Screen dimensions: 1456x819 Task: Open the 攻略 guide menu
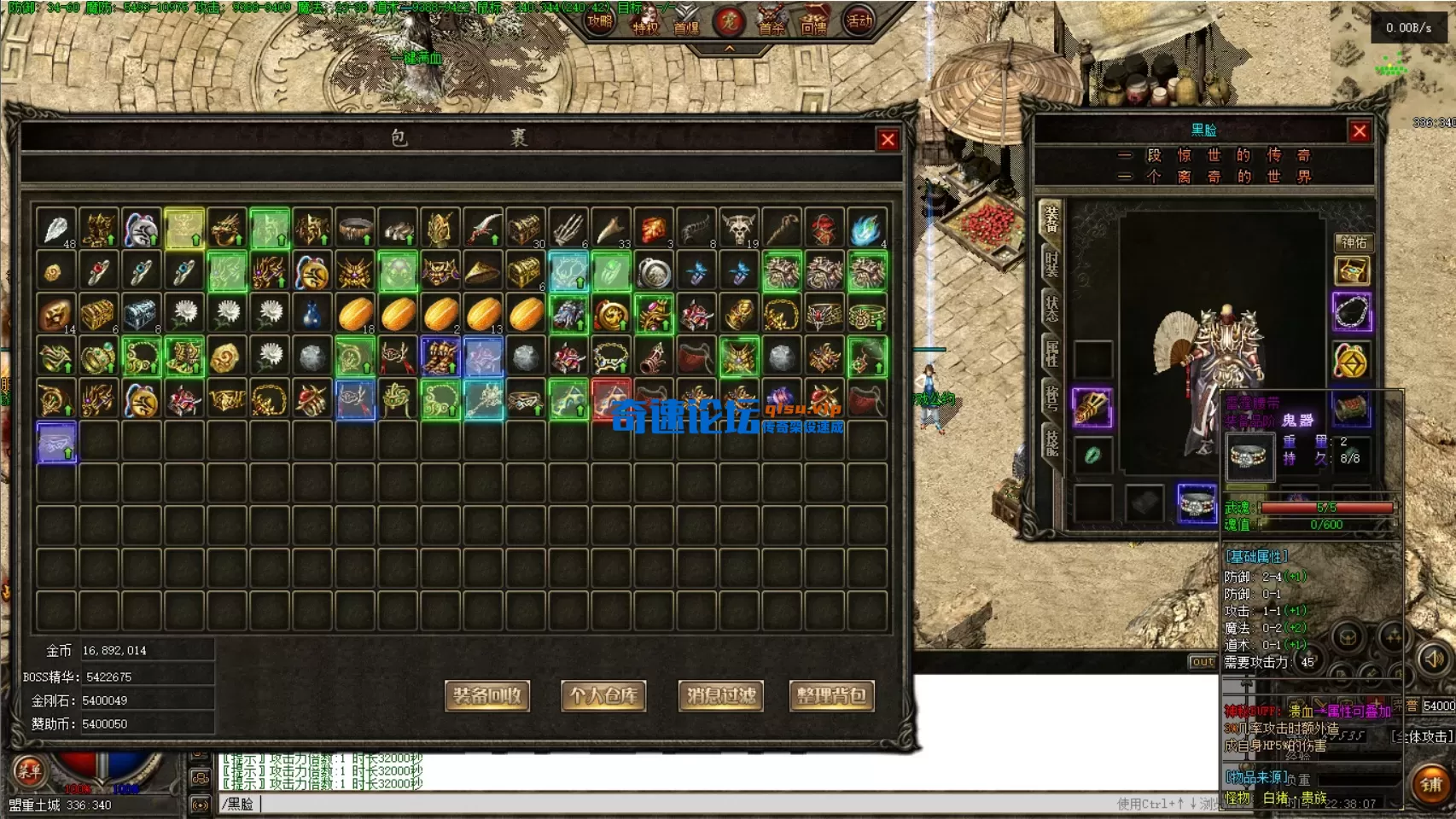tap(600, 20)
